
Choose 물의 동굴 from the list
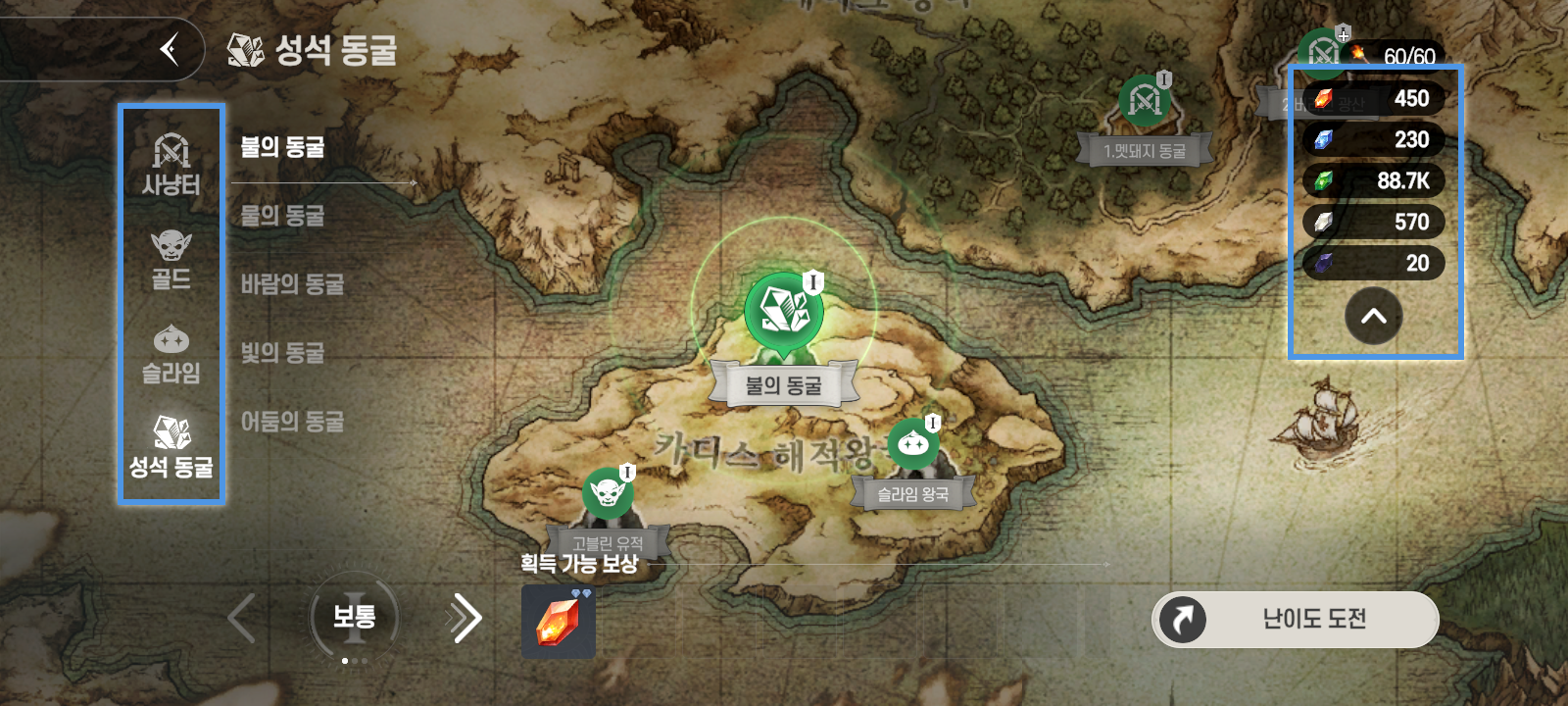click(282, 216)
